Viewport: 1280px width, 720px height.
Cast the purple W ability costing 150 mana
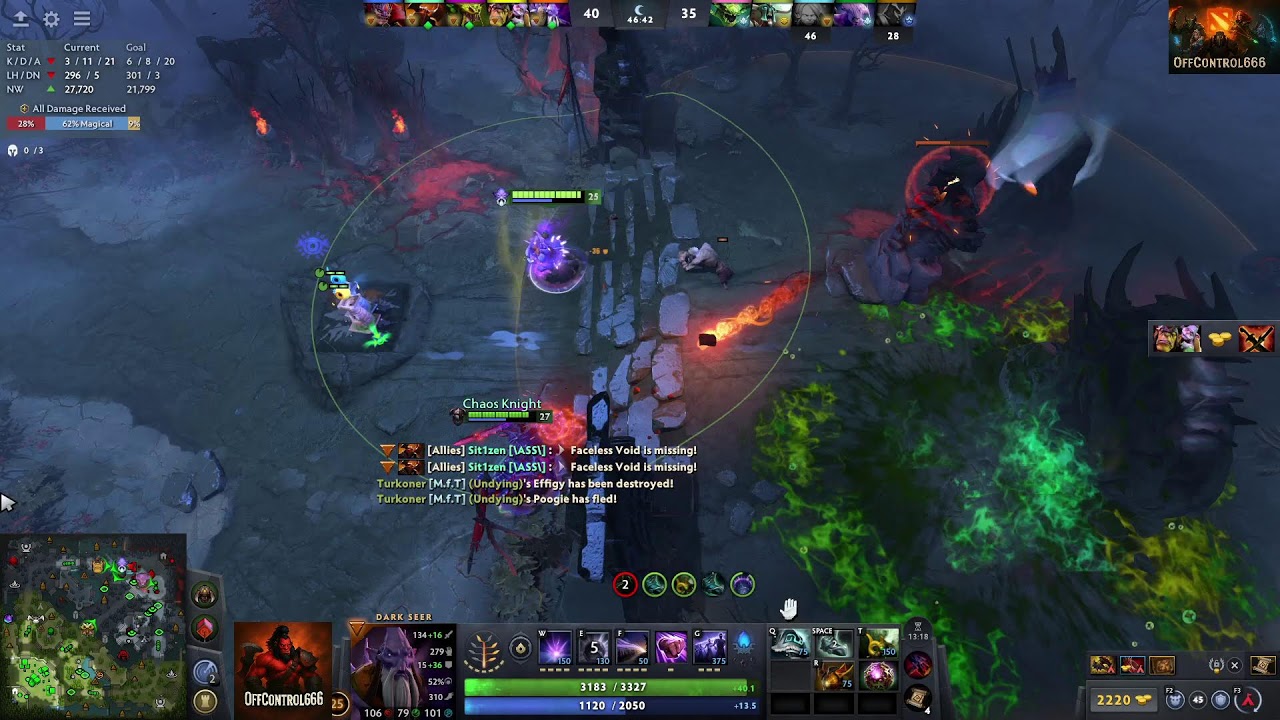coord(555,648)
